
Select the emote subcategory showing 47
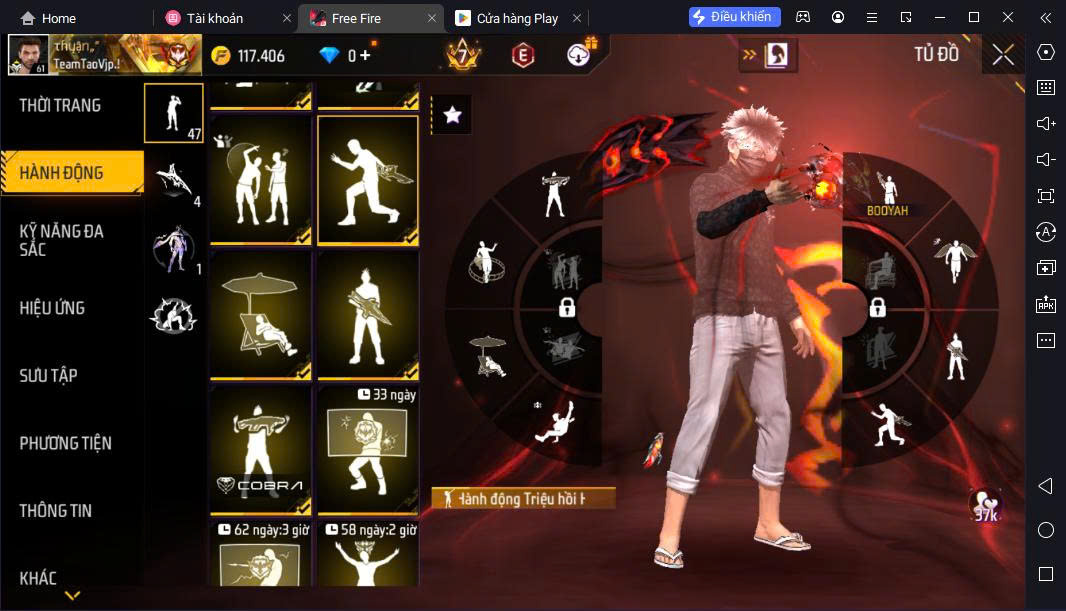[x=174, y=113]
